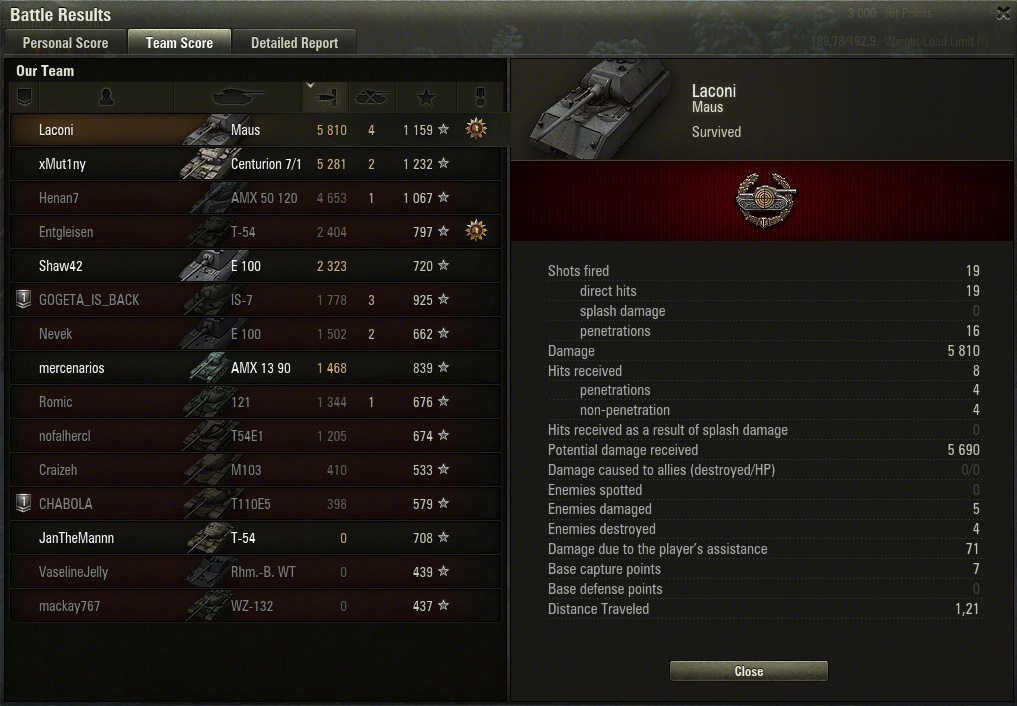Choose player Shaw42 in team list
The height and width of the screenshot is (706, 1017).
click(255, 266)
